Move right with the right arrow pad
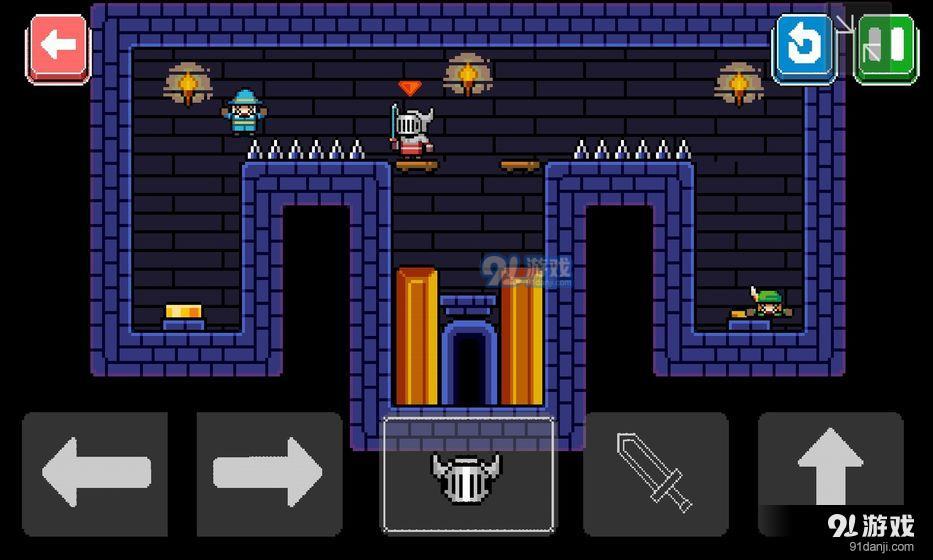This screenshot has height=560, width=933. coord(269,473)
